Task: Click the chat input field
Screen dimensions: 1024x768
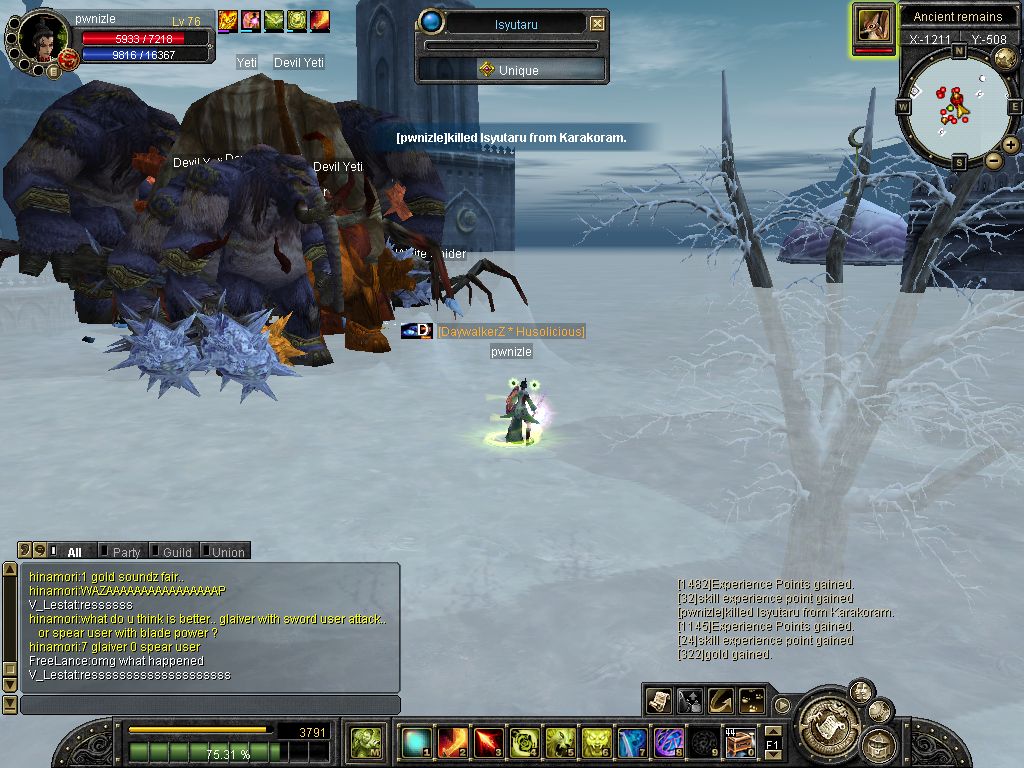Action: click(210, 705)
